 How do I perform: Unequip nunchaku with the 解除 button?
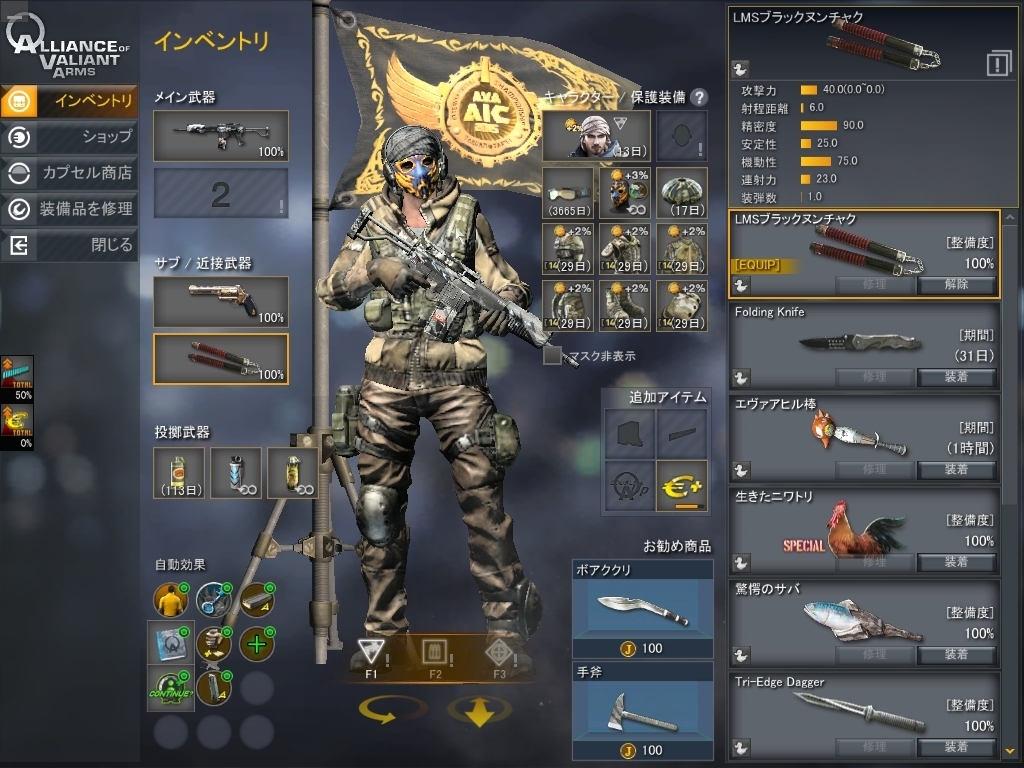[956, 284]
